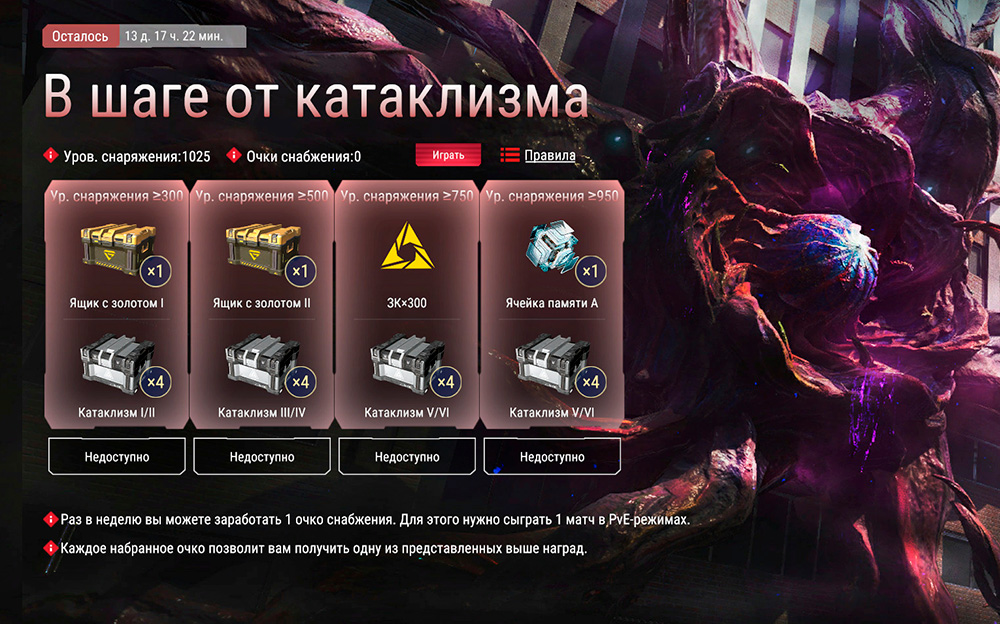Viewport: 1000px width, 624px height.
Task: Click Недоступно under the ≥300 gear card
Action: tap(118, 456)
